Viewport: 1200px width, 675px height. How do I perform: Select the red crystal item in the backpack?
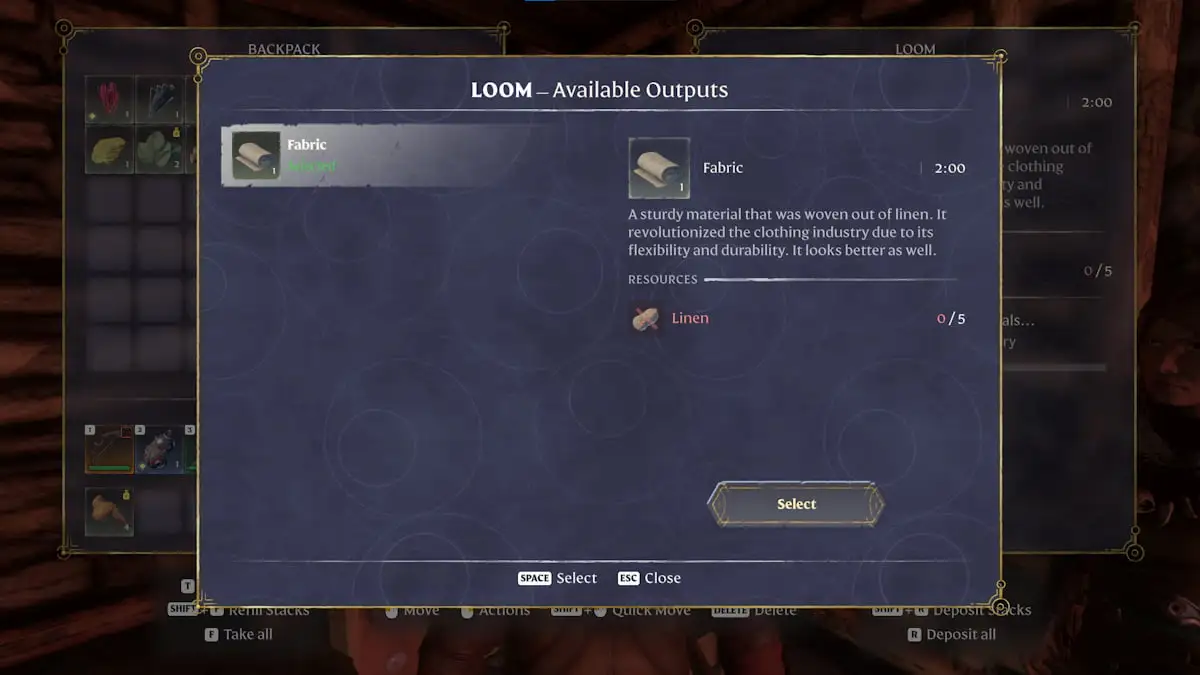(x=109, y=100)
